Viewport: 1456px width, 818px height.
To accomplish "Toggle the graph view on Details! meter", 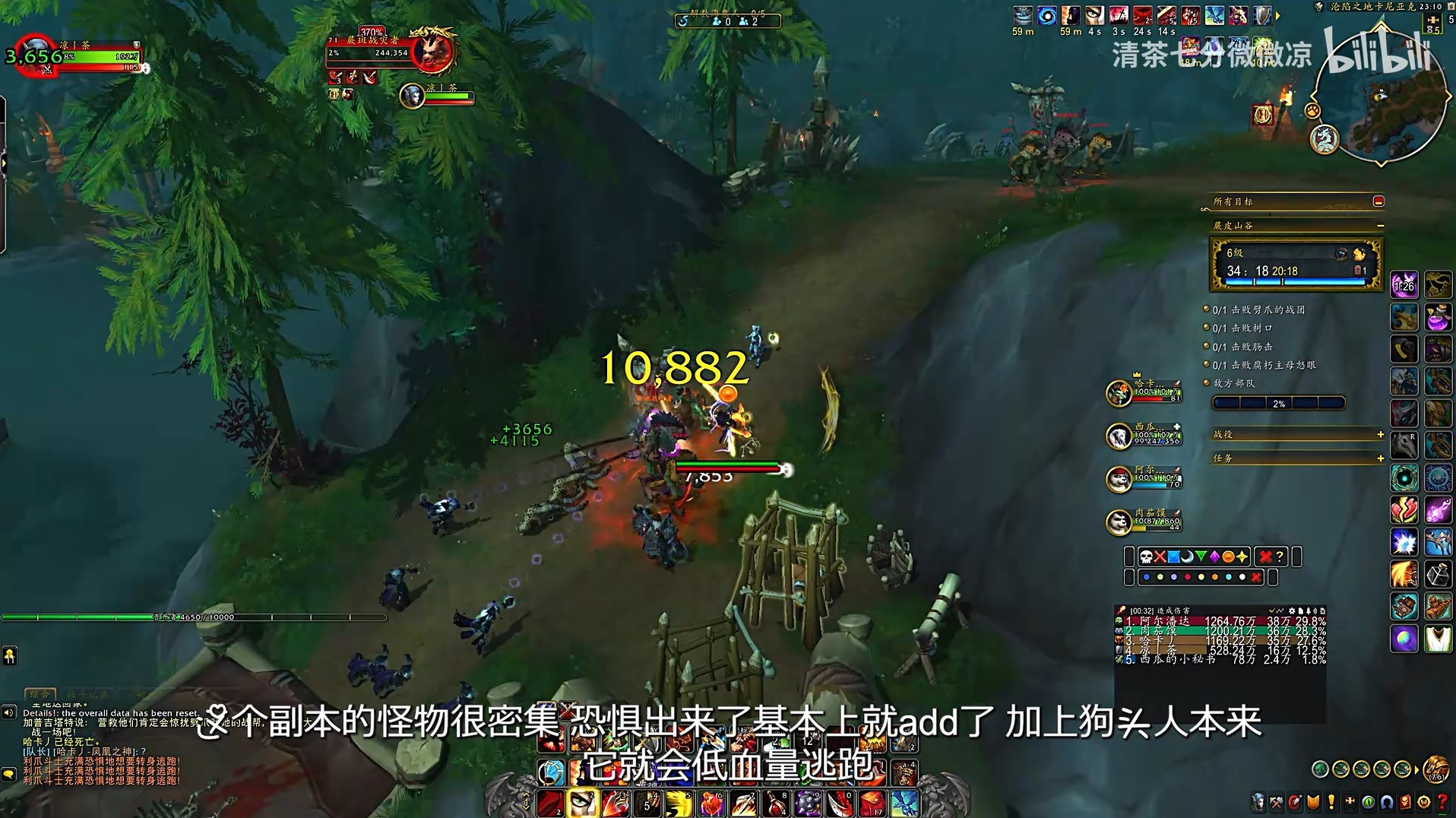I will (x=1280, y=610).
